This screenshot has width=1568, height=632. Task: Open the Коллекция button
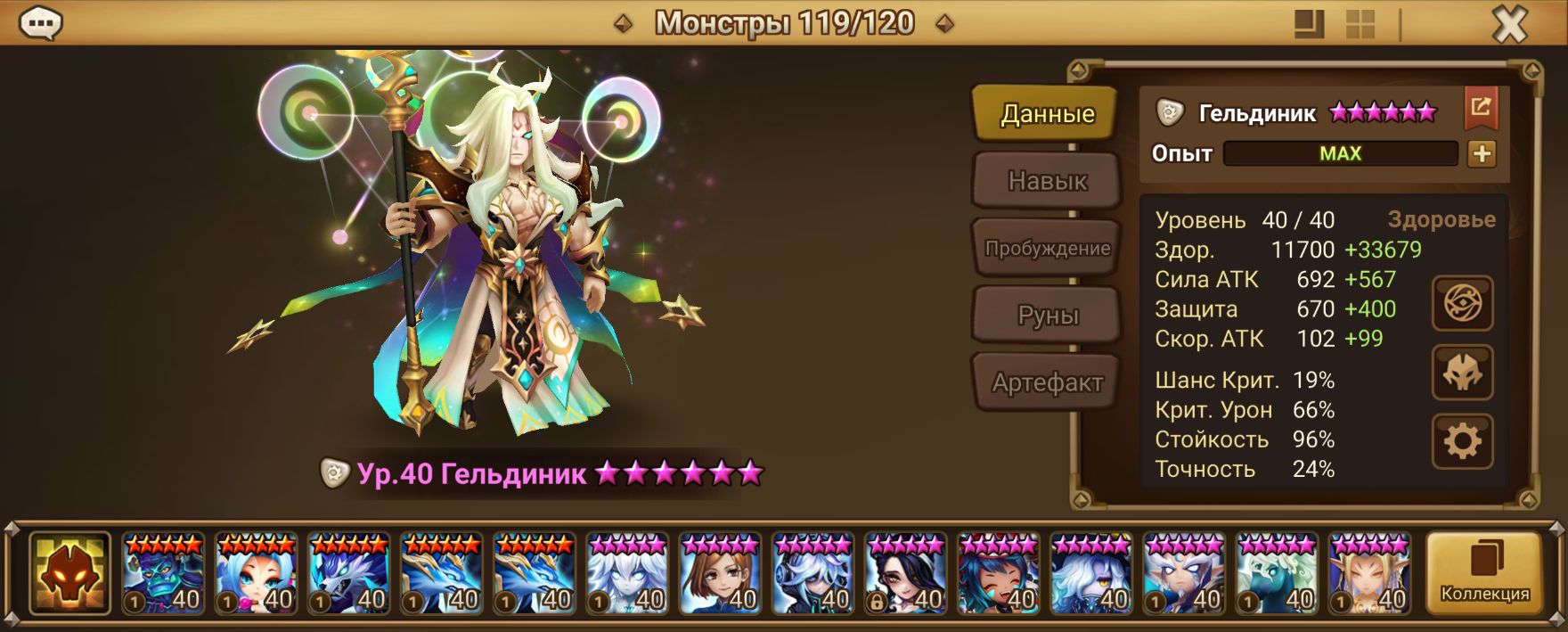click(1484, 573)
